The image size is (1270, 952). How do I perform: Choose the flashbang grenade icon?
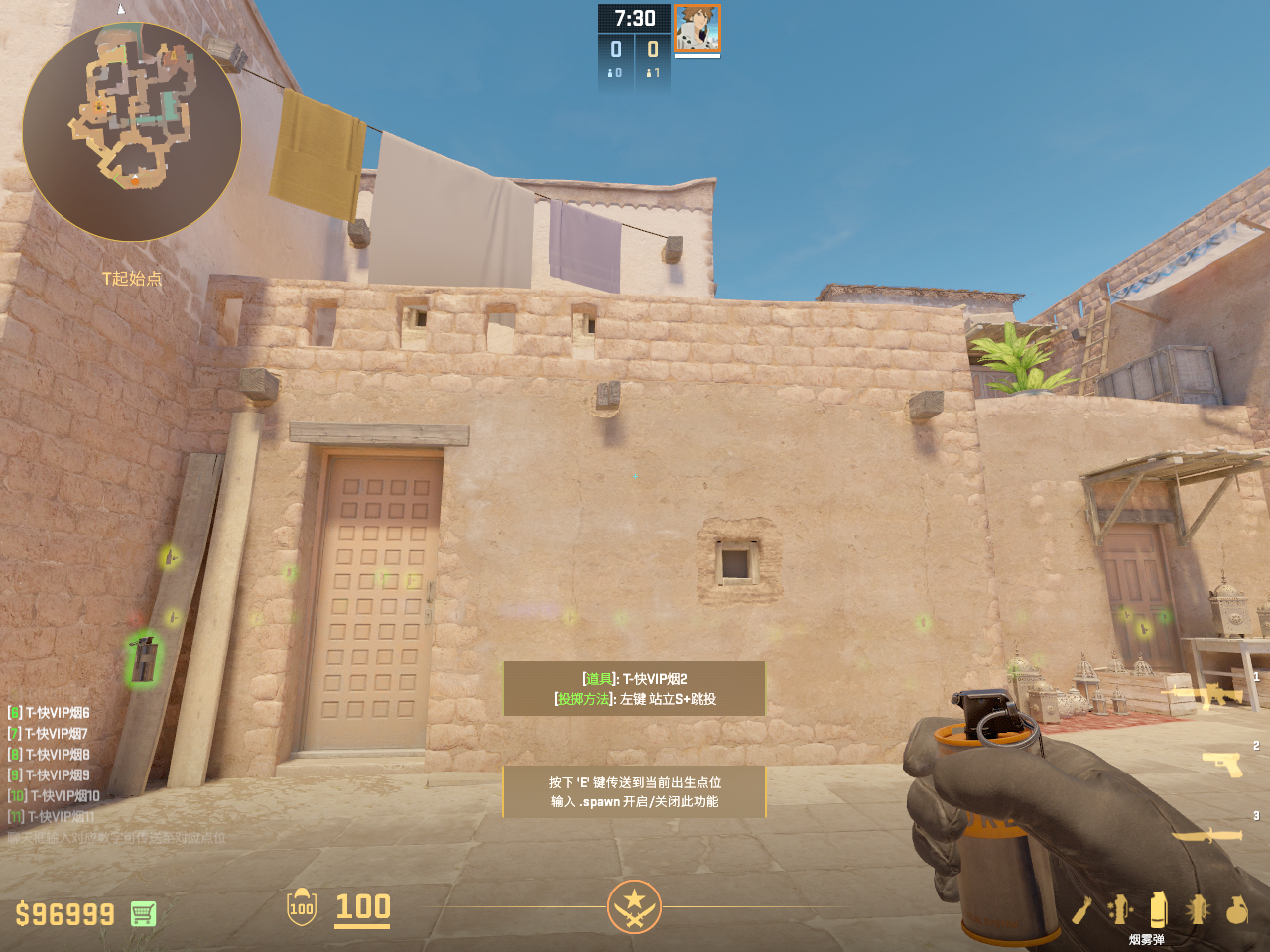[1198, 909]
